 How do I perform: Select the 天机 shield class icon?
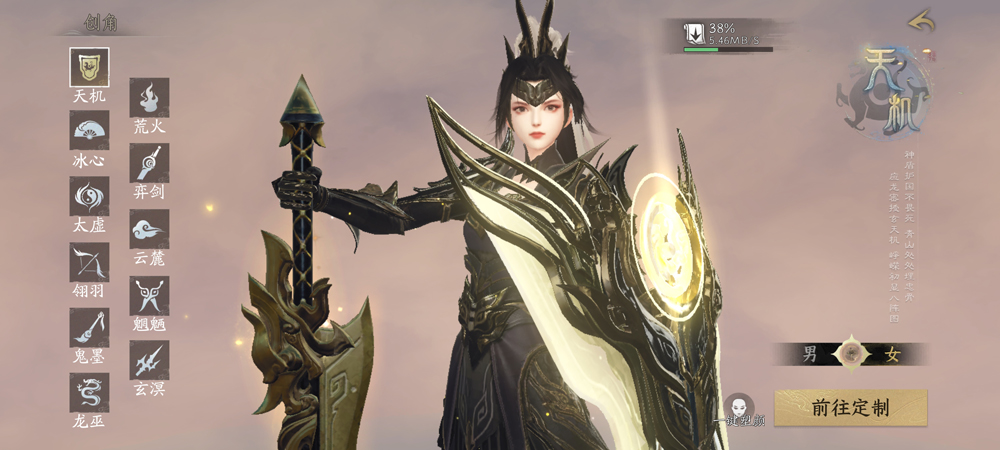pos(89,67)
